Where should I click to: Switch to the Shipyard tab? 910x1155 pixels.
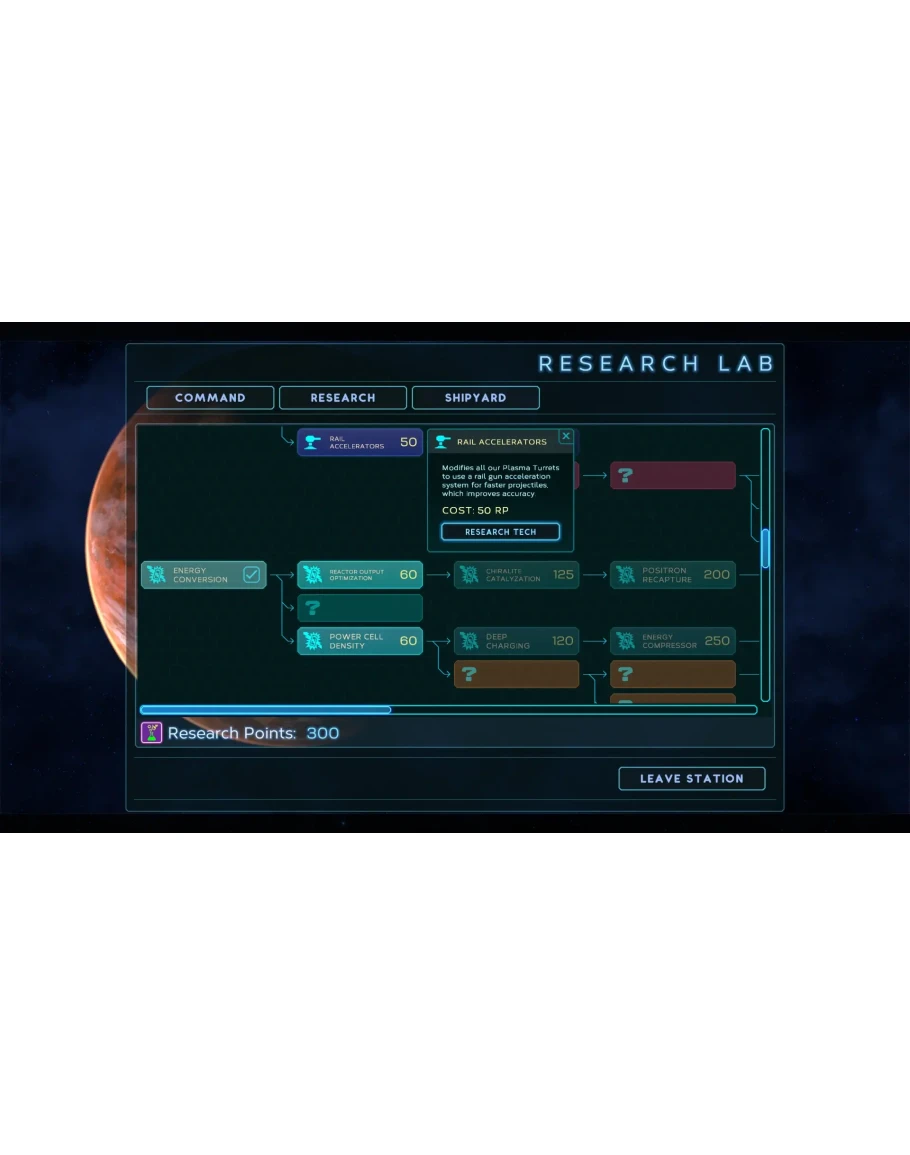[475, 398]
